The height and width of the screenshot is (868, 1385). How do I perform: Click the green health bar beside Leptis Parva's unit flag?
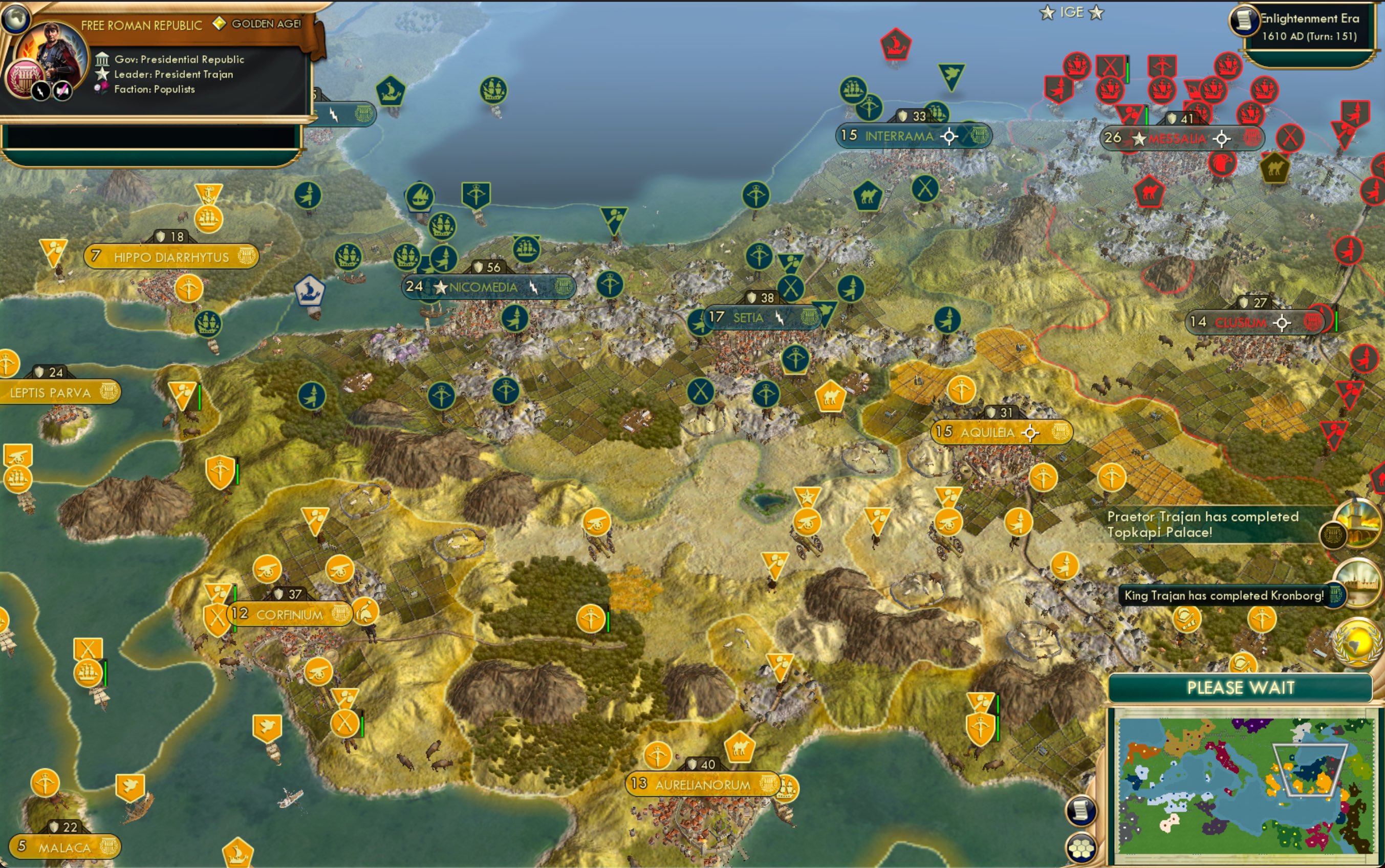tap(200, 398)
